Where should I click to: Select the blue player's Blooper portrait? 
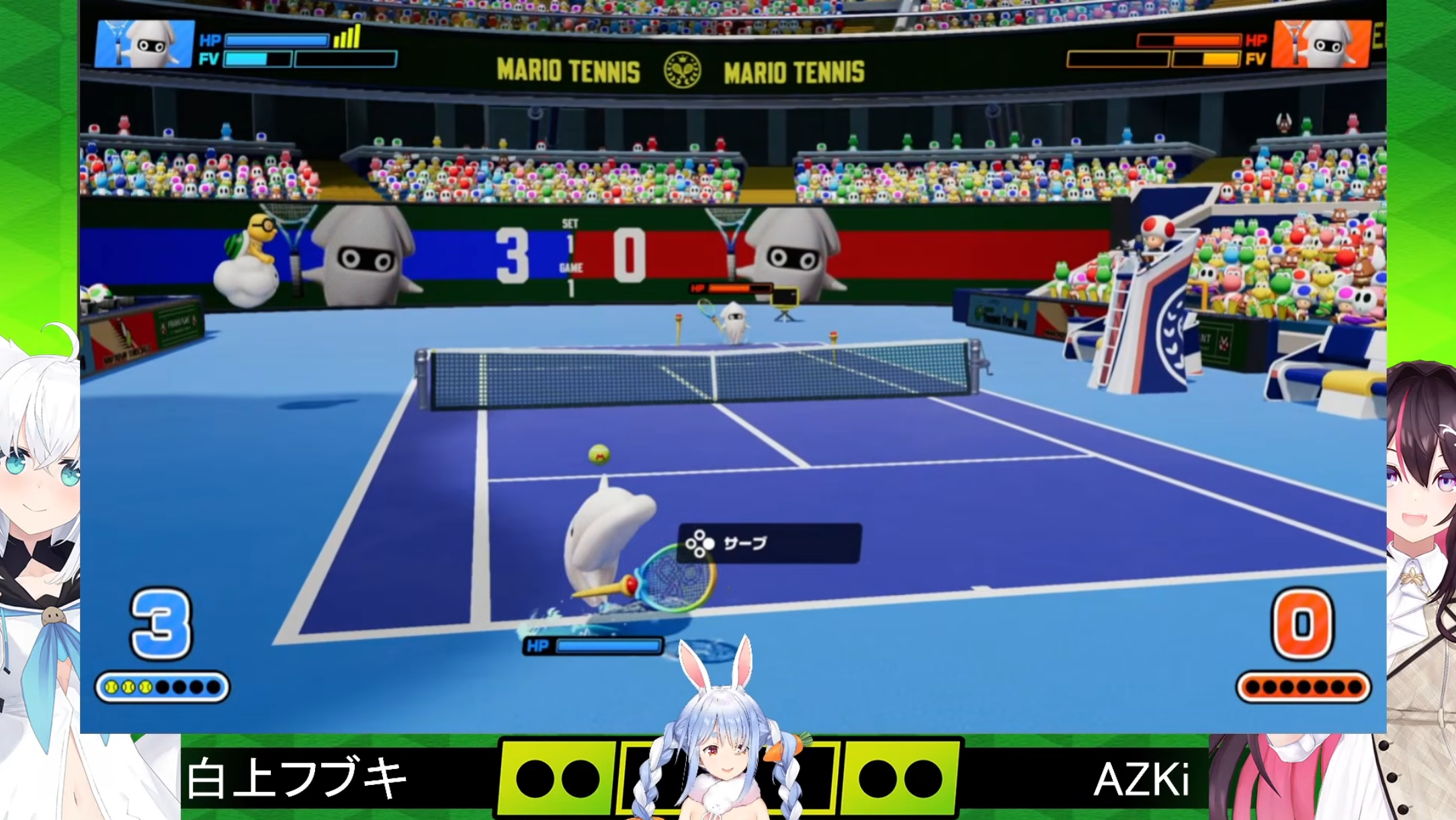(x=144, y=44)
